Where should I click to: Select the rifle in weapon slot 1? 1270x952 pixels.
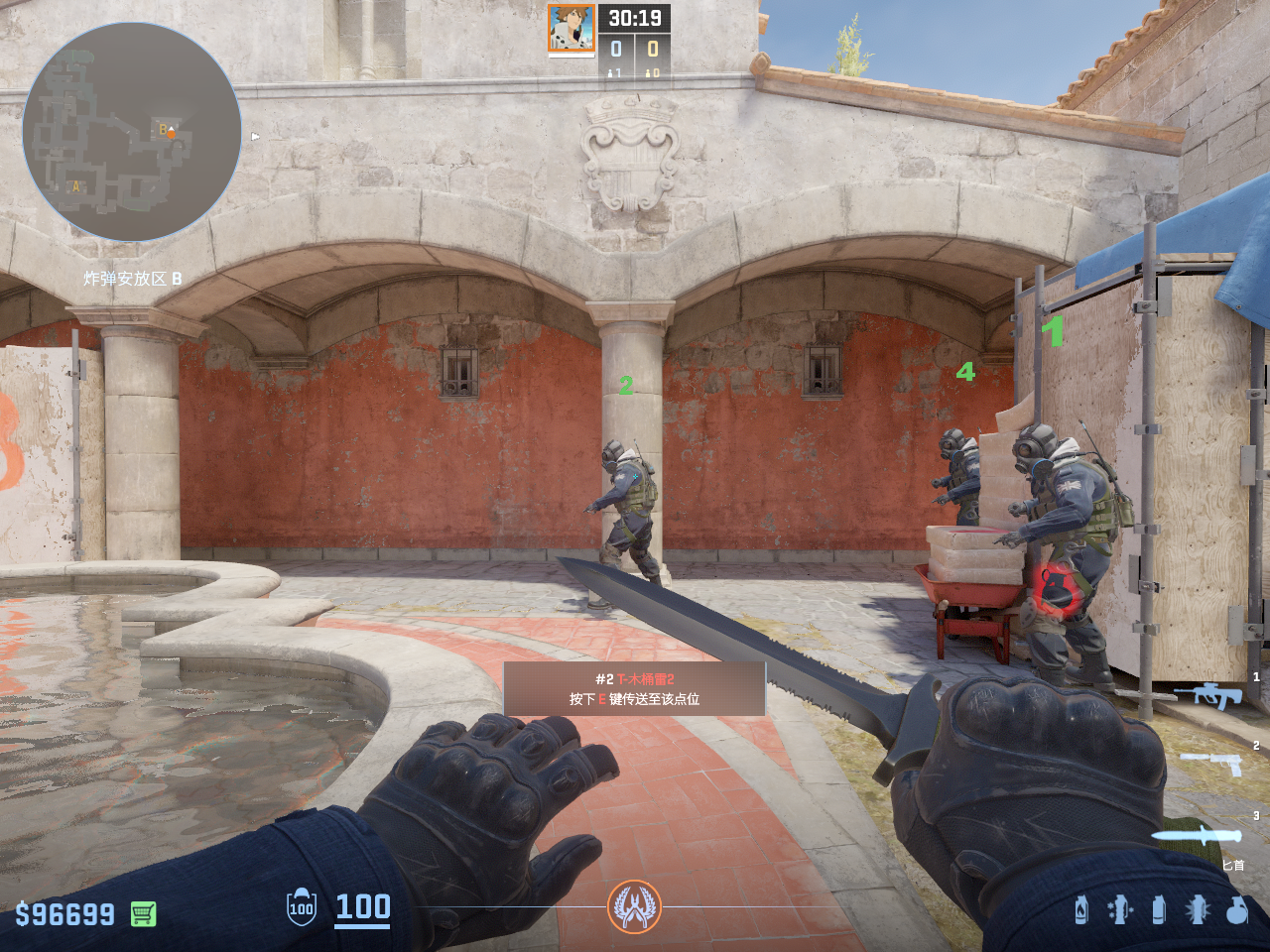tap(1208, 695)
